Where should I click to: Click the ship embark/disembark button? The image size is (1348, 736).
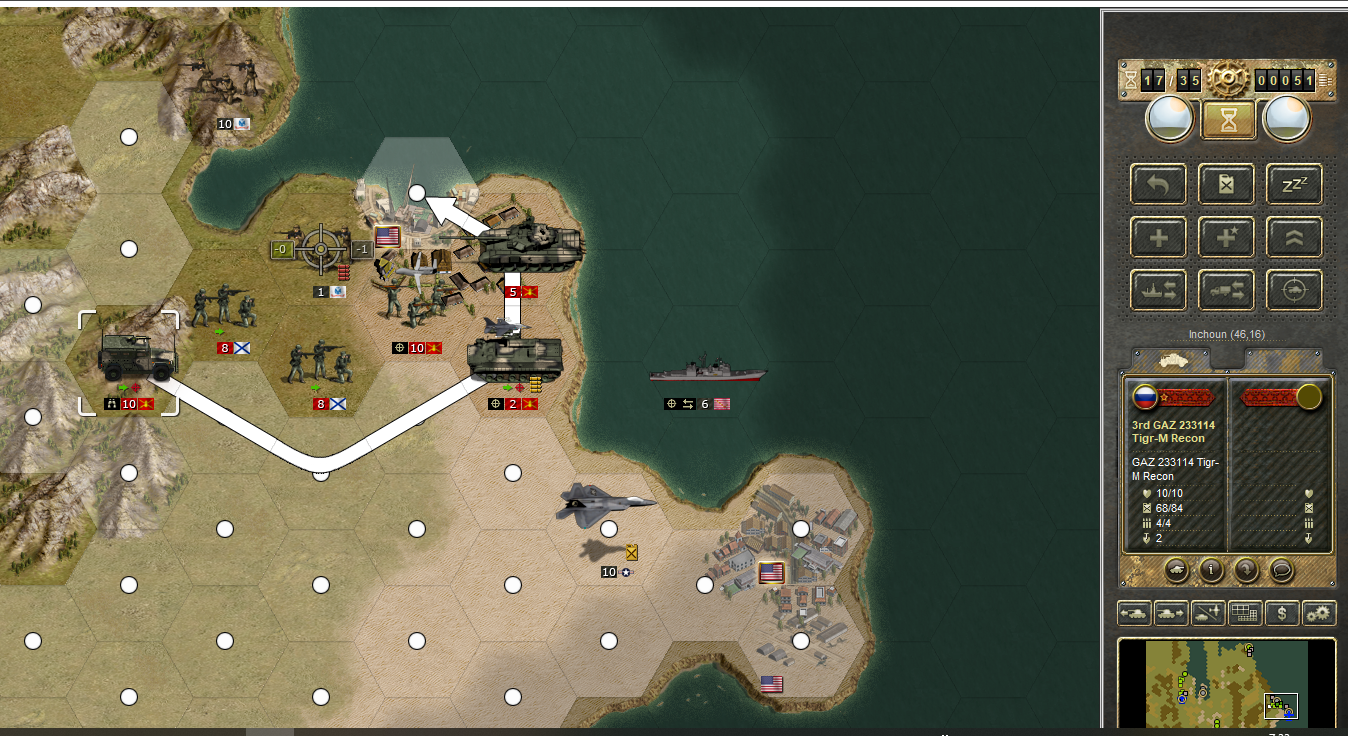click(1158, 290)
